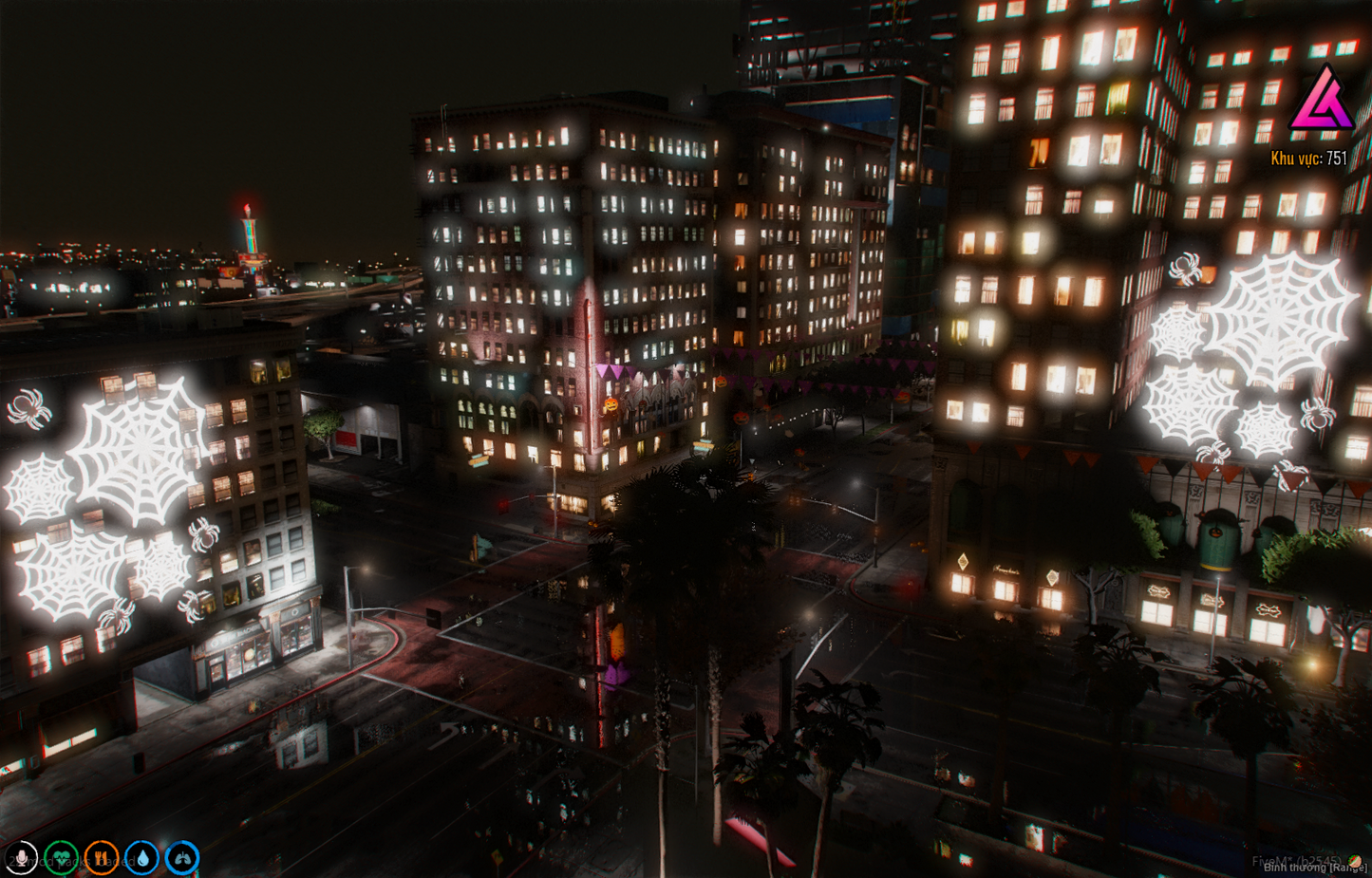
Task: Click the white ring around the microphone icon
Action: point(24,841)
